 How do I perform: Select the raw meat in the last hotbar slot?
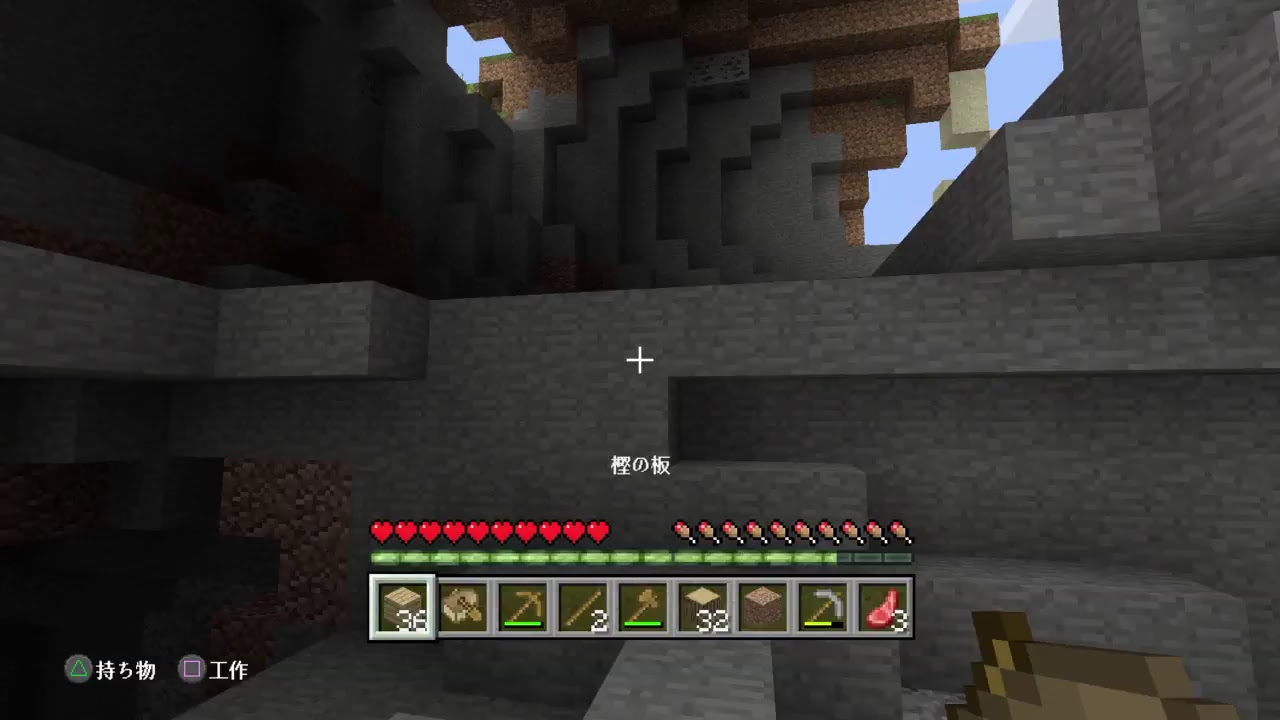click(884, 607)
